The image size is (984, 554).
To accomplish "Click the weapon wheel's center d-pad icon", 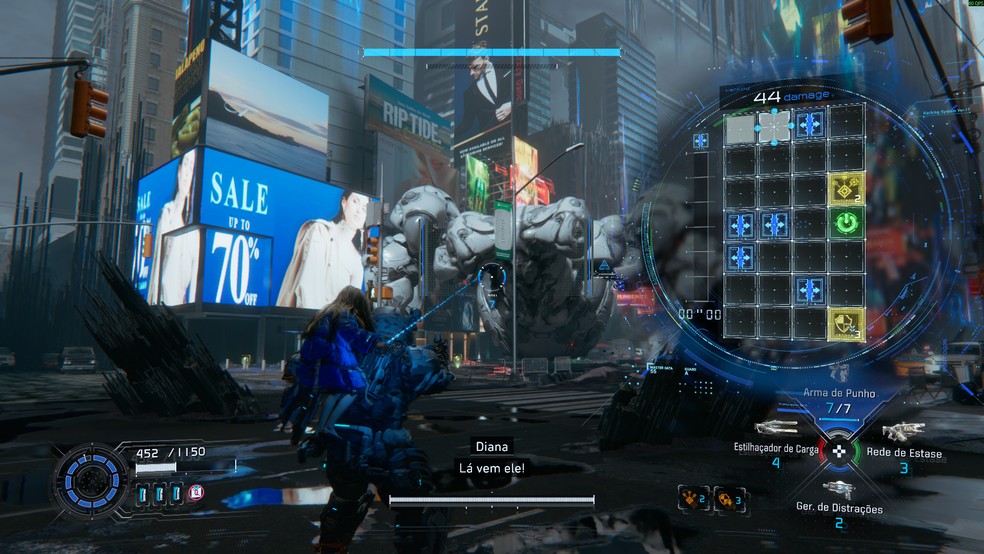I will (x=839, y=451).
